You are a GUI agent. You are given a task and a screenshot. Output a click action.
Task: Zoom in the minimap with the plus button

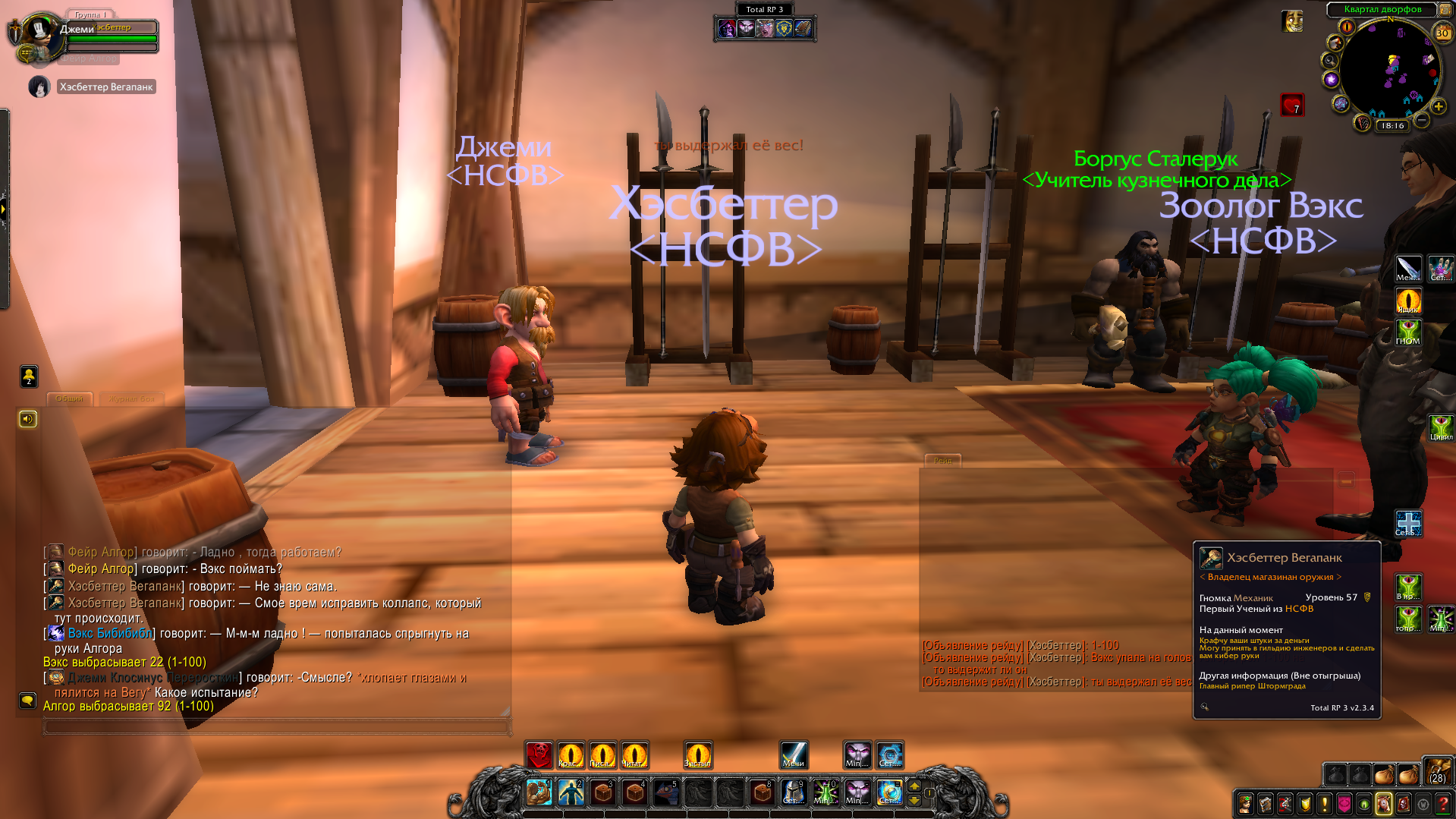pos(1438,107)
